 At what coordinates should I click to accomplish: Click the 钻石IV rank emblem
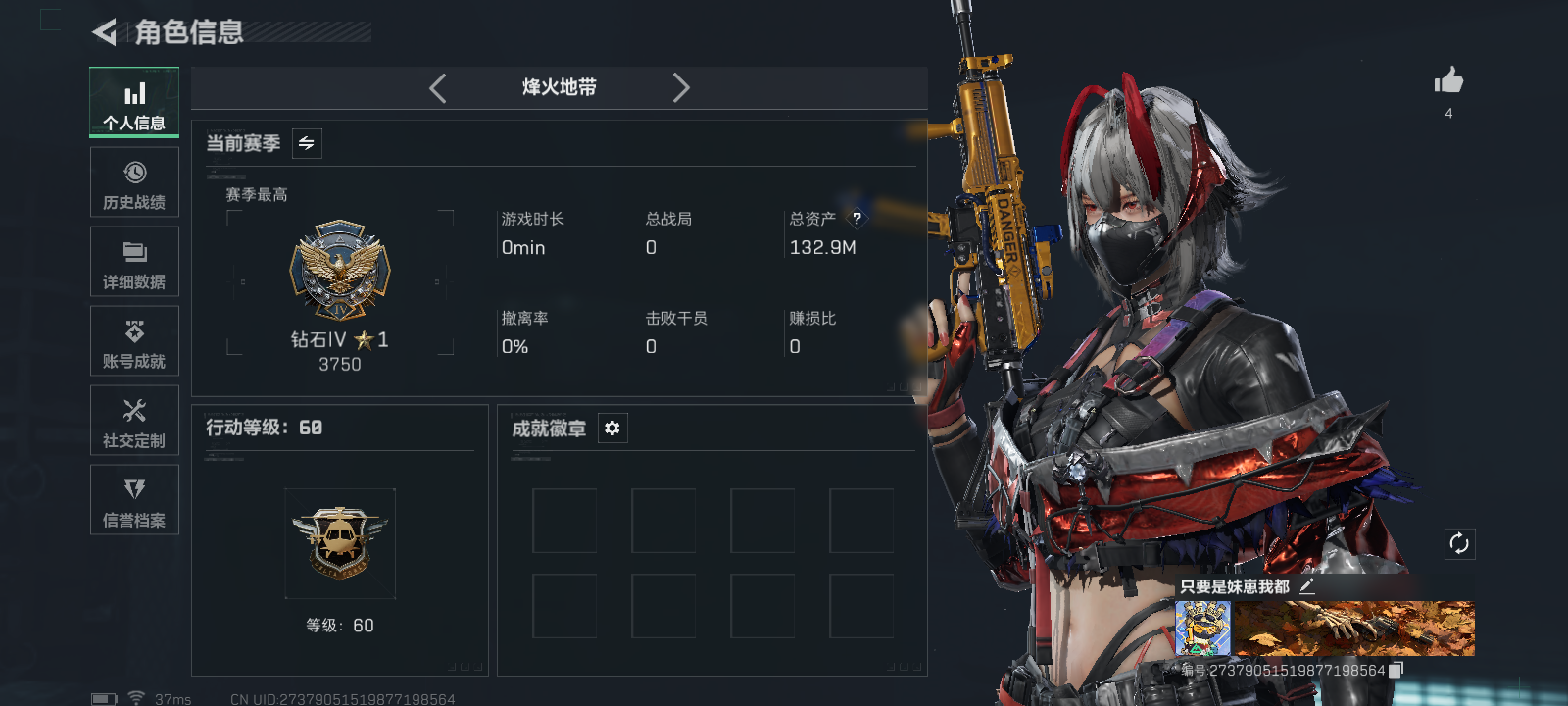[340, 272]
